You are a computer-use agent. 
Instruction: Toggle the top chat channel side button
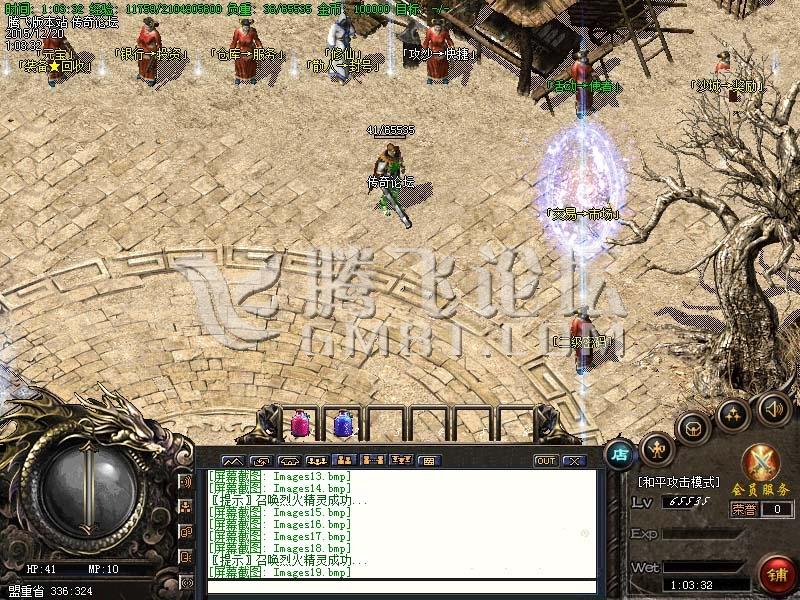point(186,481)
